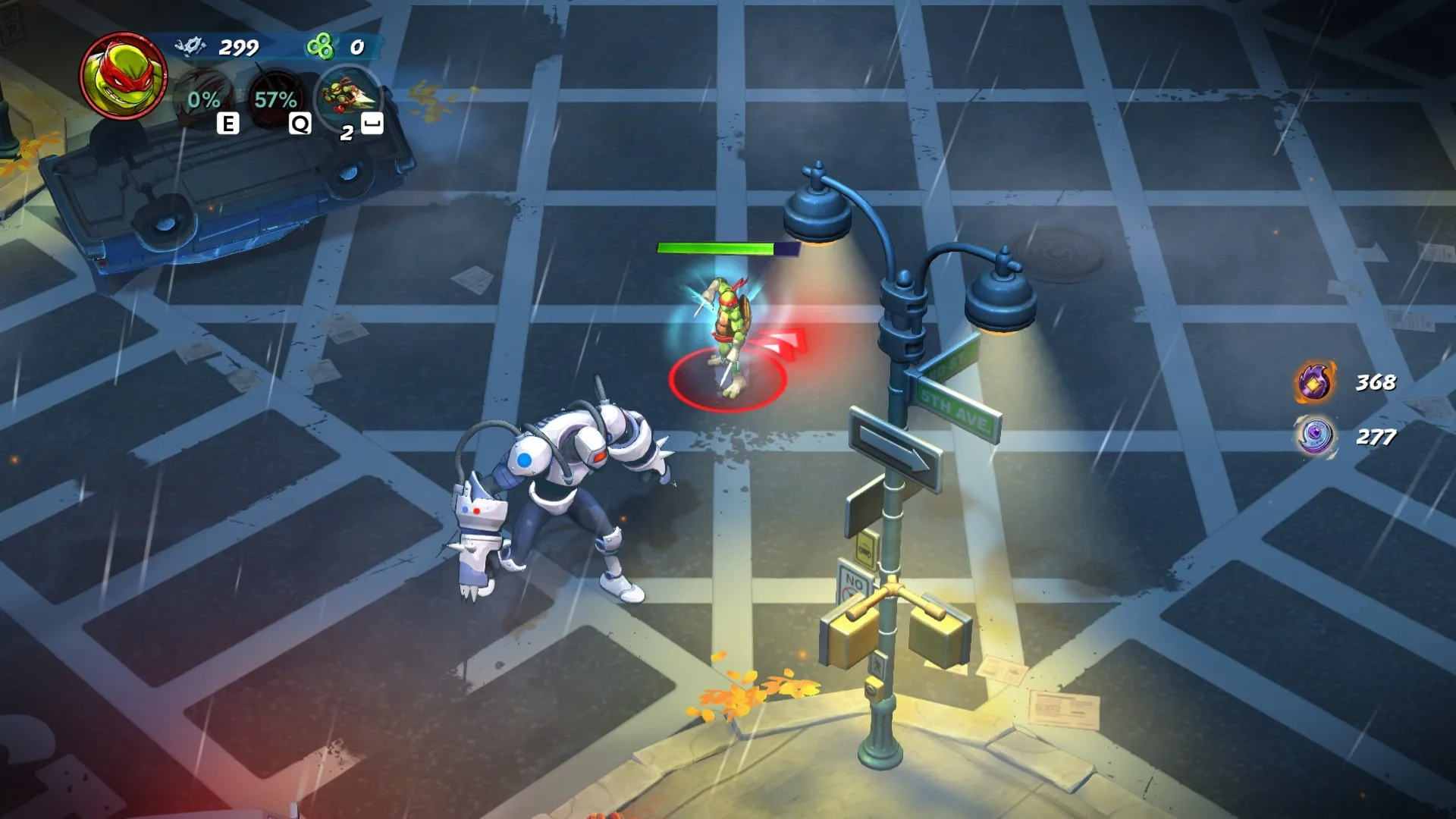The image size is (1456, 819).
Task: Click the orange dragon coin currency icon
Action: [x=1314, y=382]
